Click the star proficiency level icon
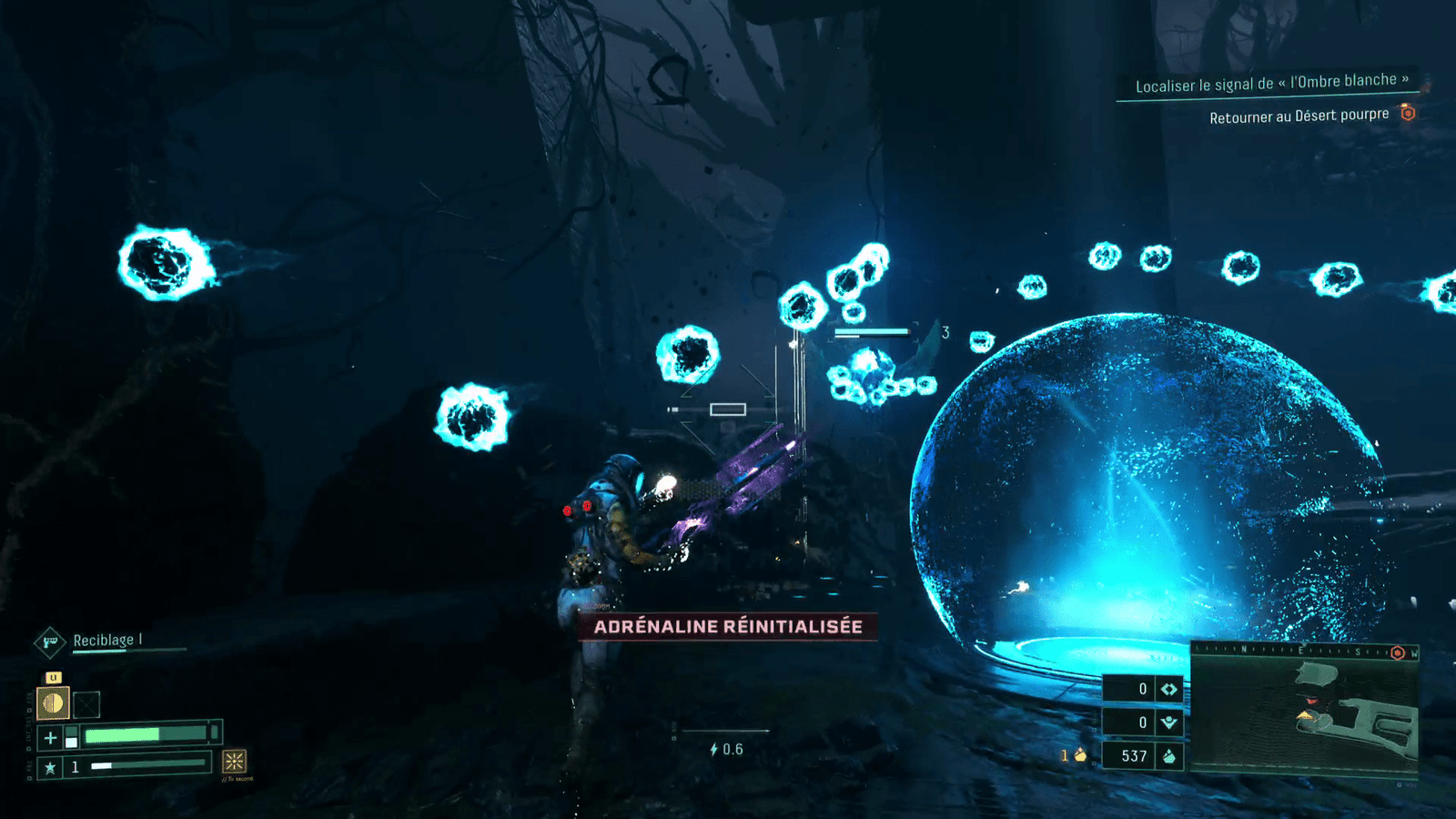The width and height of the screenshot is (1456, 819). tap(51, 767)
